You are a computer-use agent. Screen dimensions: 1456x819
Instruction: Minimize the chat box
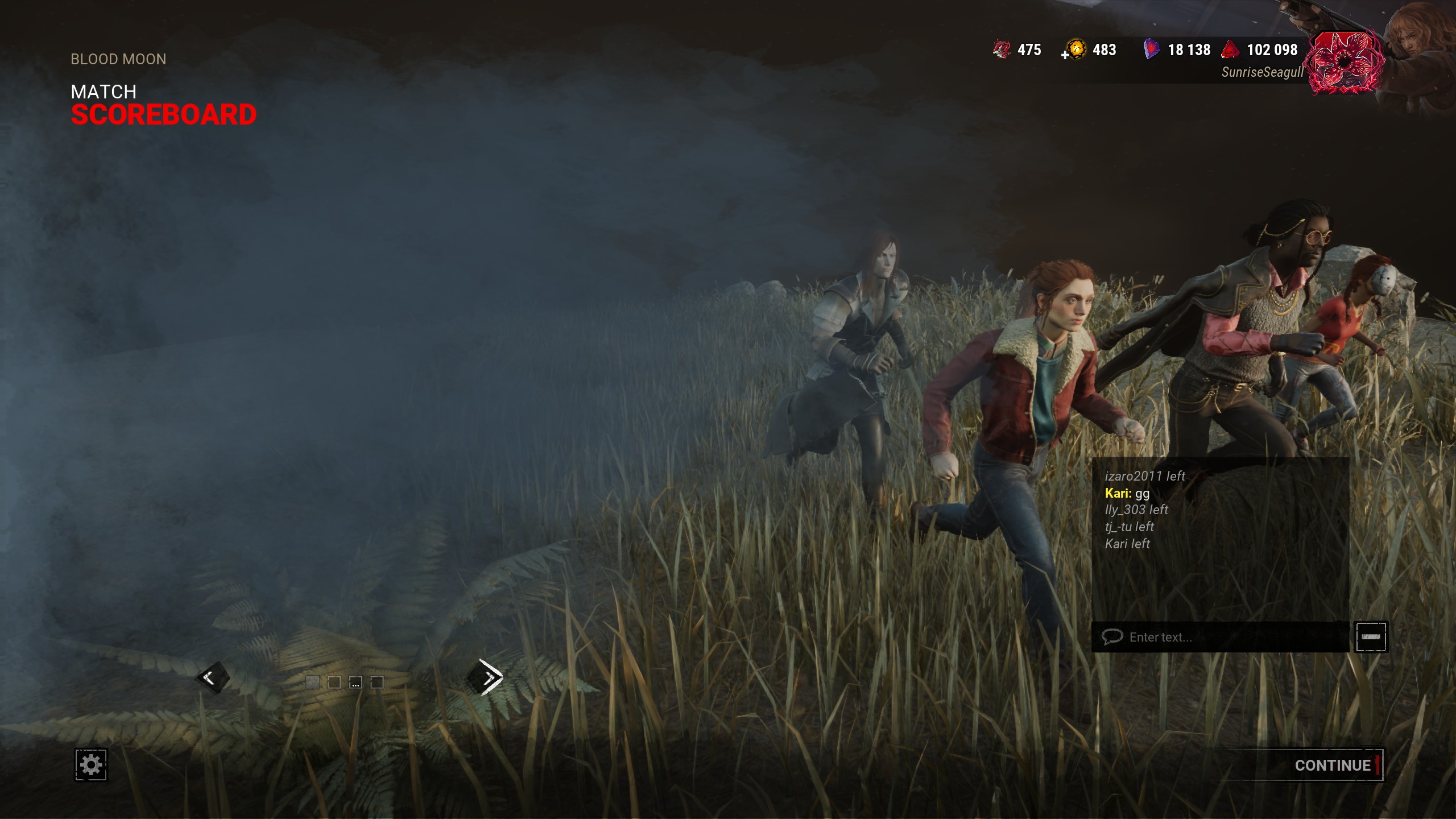pyautogui.click(x=1371, y=637)
